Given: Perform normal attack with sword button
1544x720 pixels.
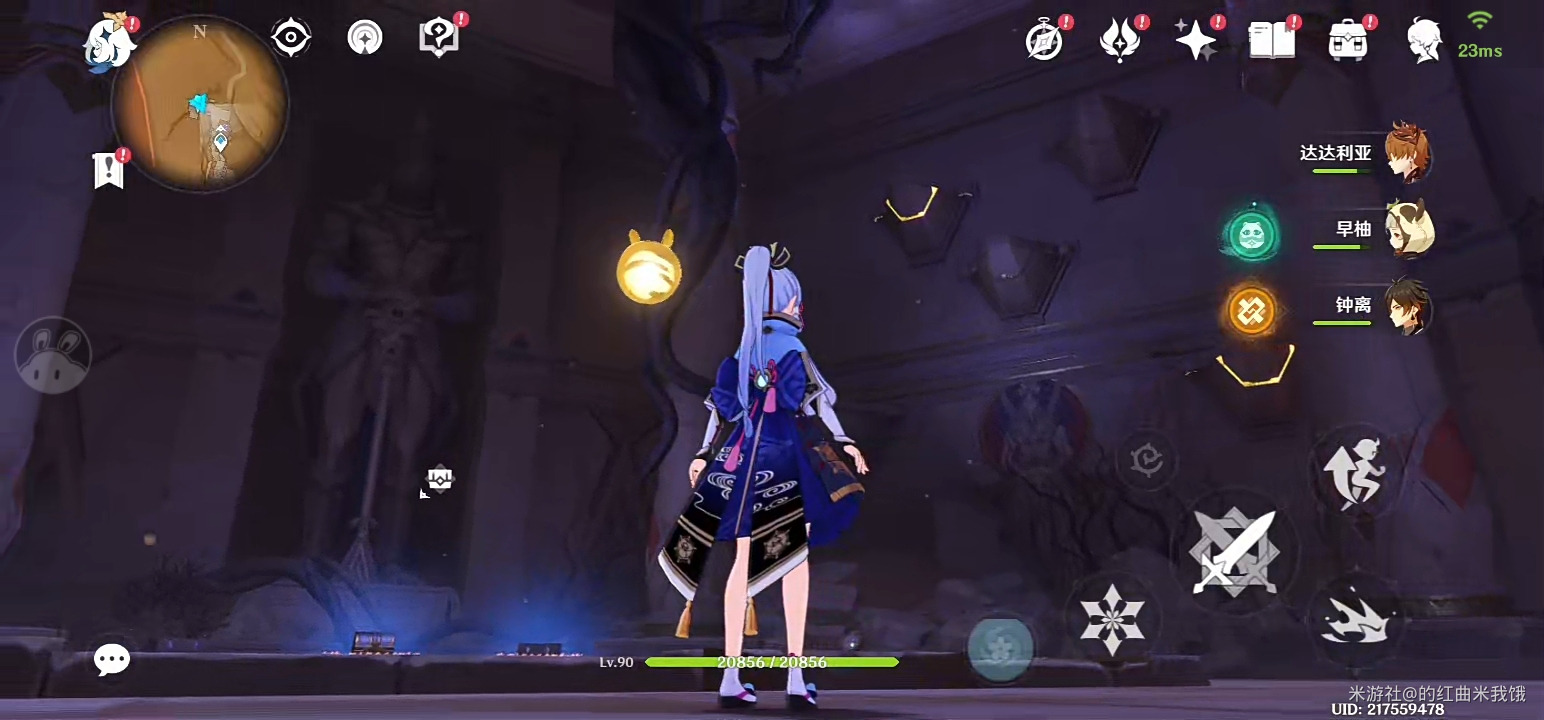Looking at the screenshot, I should [1234, 552].
